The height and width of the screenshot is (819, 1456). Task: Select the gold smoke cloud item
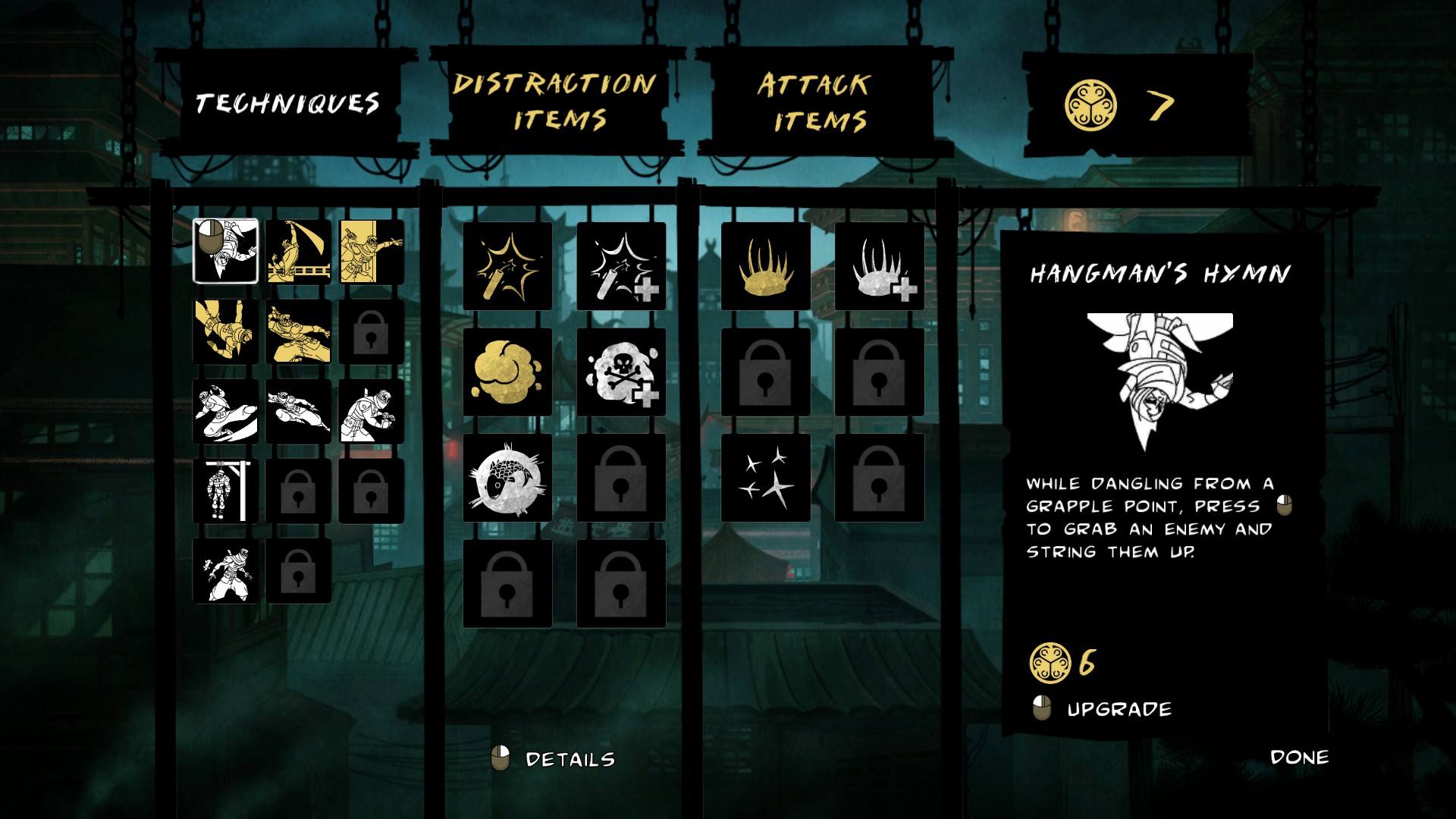point(507,372)
